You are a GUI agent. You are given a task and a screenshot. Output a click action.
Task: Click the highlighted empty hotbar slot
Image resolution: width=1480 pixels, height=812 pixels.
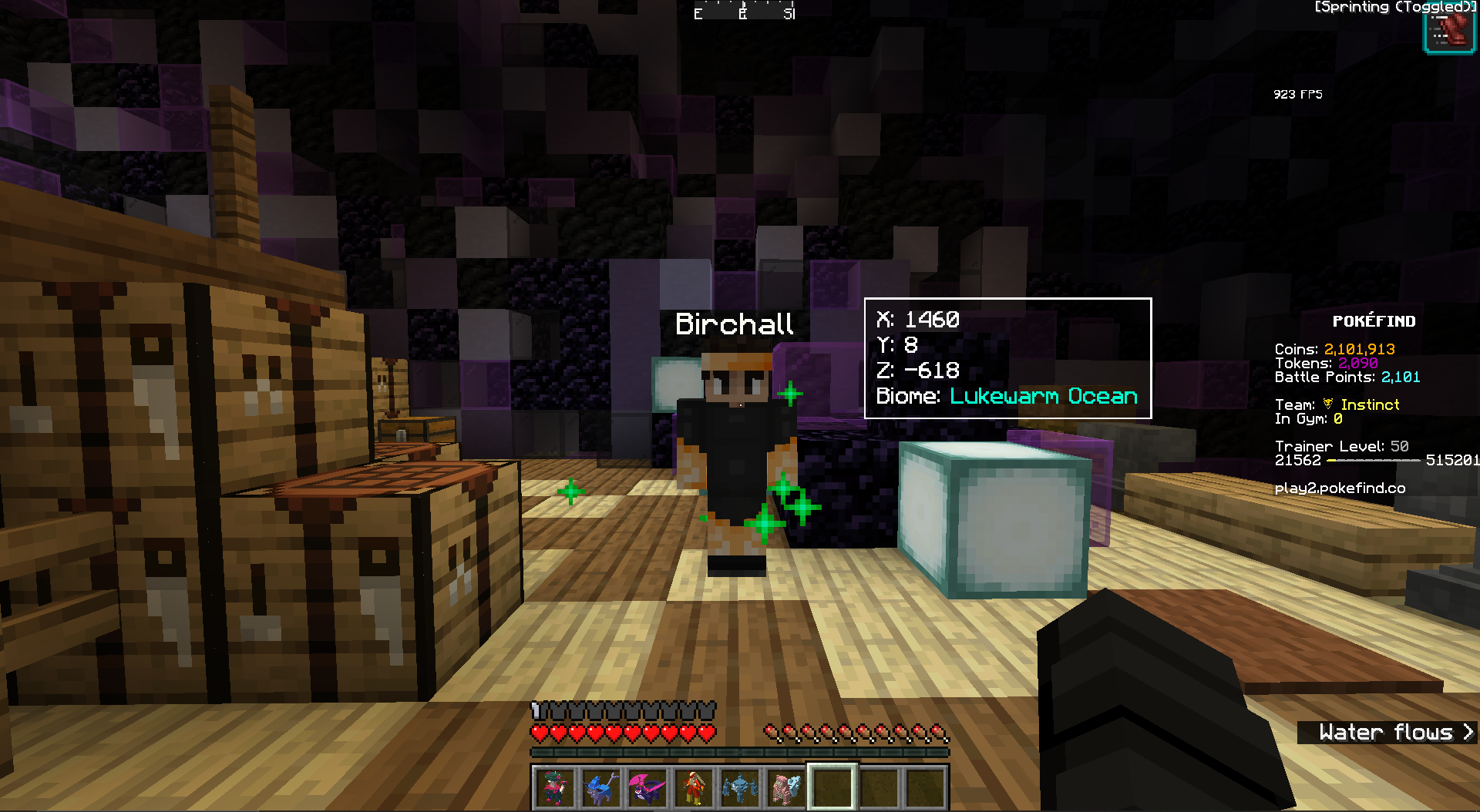[x=832, y=788]
